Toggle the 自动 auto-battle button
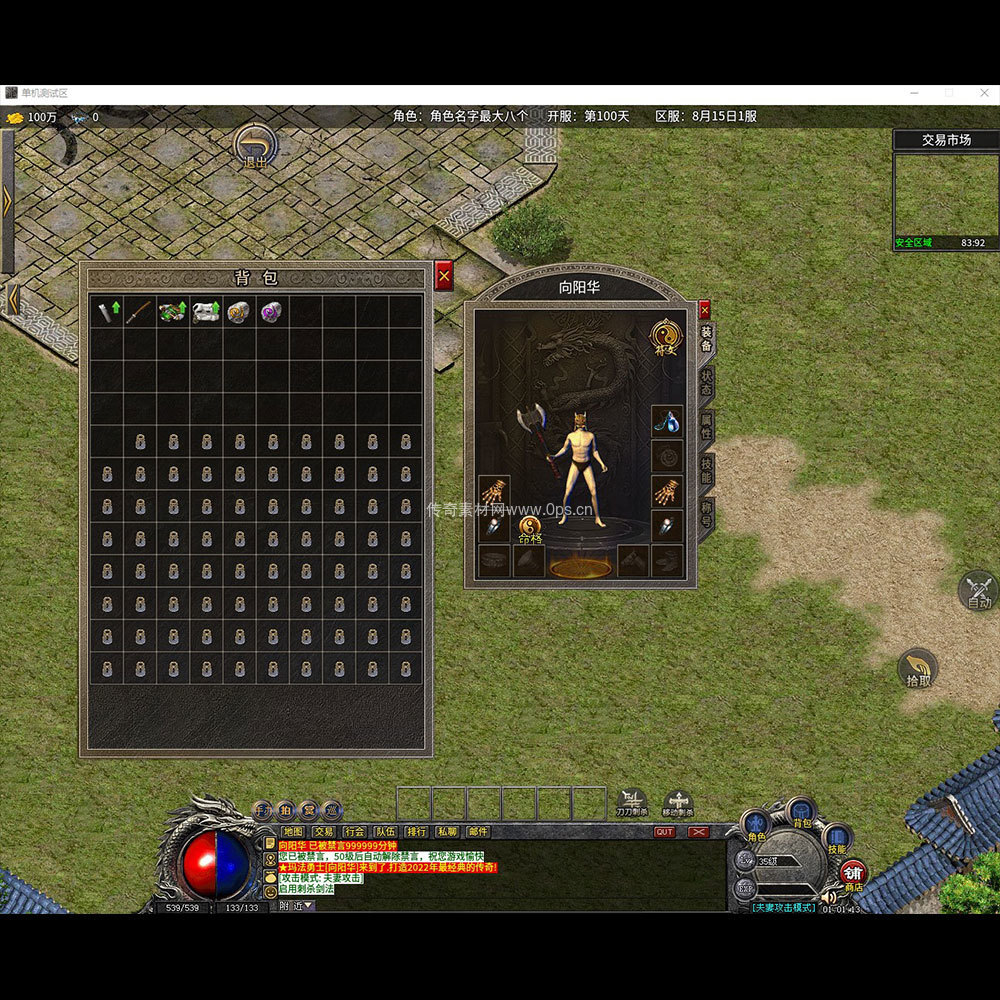Viewport: 1000px width, 1000px height. pos(978,590)
